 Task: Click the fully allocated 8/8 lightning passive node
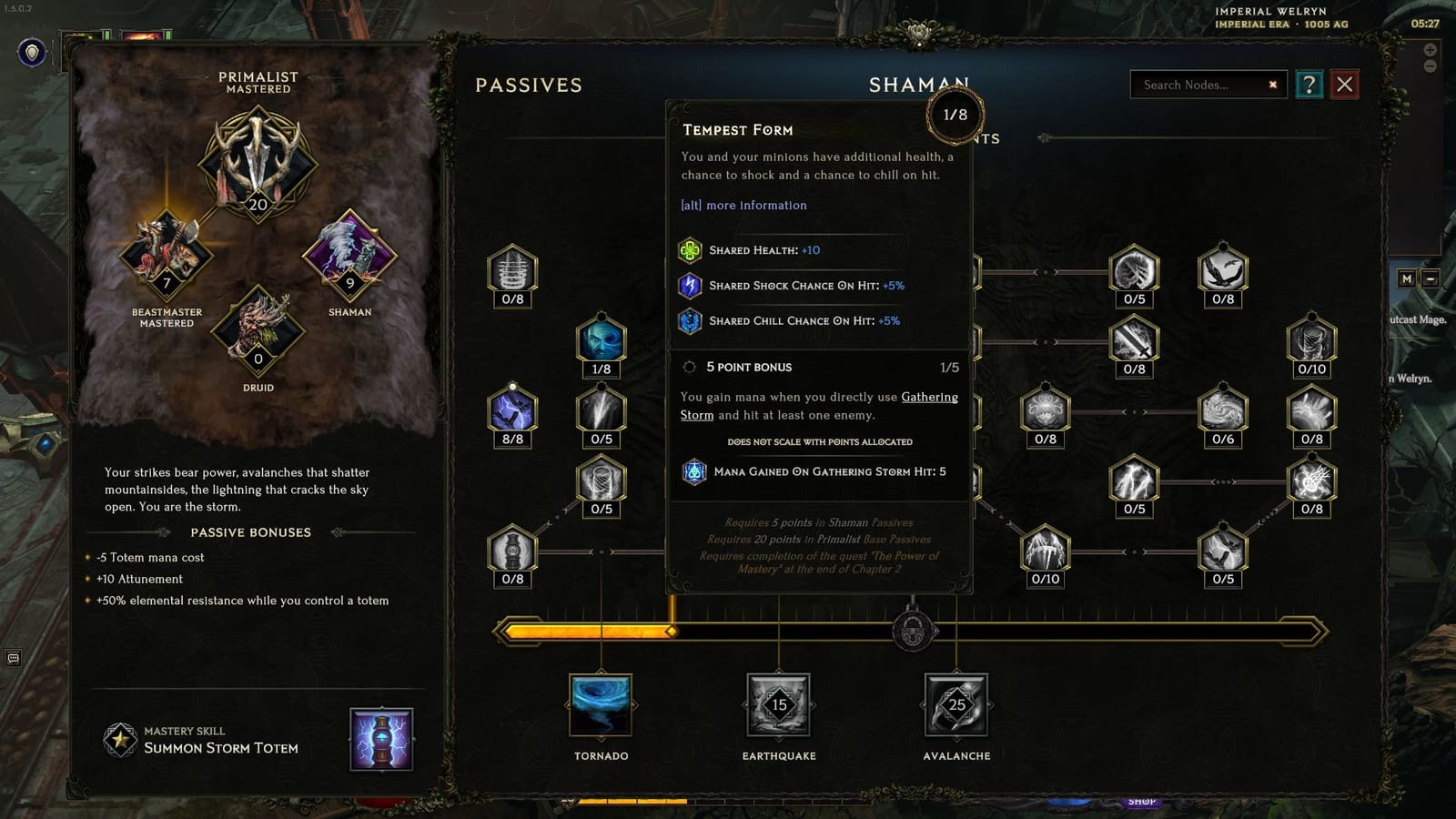[x=511, y=412]
